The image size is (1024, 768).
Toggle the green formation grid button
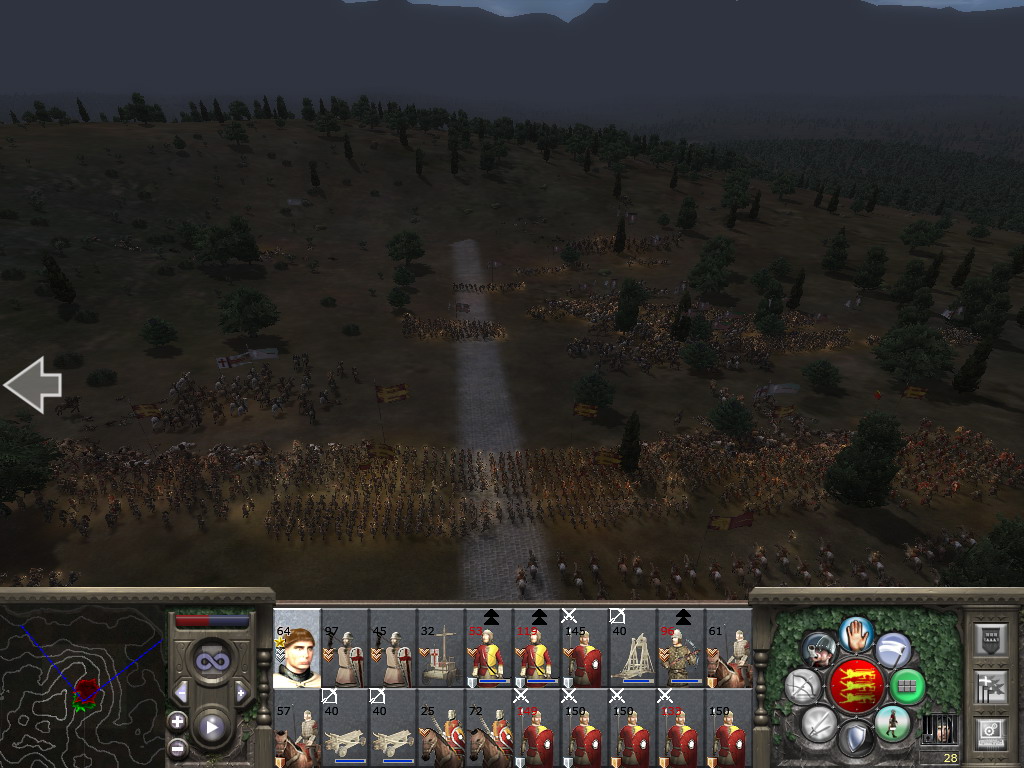(x=907, y=686)
